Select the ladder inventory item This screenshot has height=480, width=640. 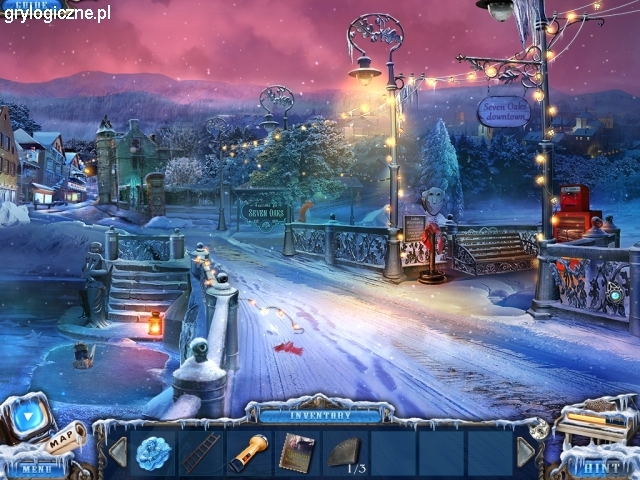(201, 452)
